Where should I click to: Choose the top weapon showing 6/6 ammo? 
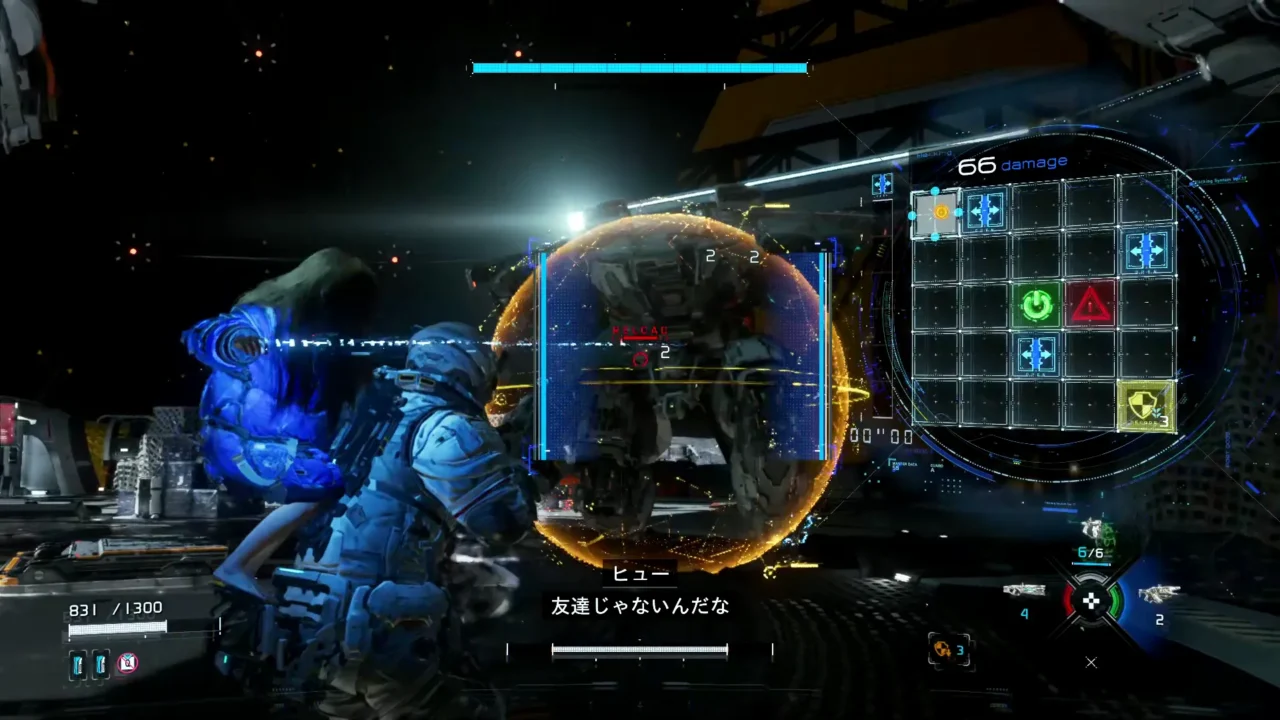click(1091, 530)
